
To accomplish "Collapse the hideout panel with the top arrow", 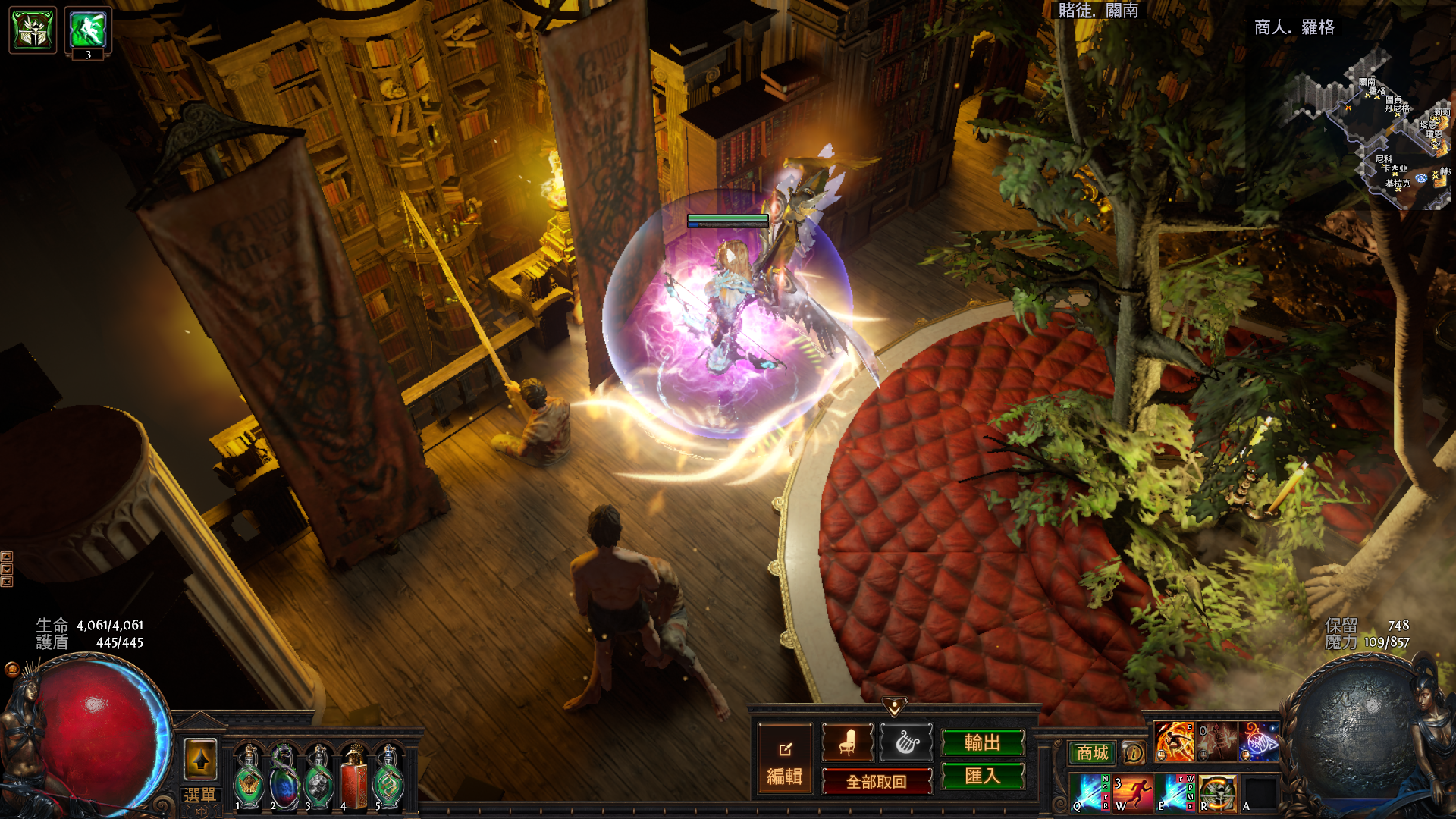I will (x=894, y=707).
